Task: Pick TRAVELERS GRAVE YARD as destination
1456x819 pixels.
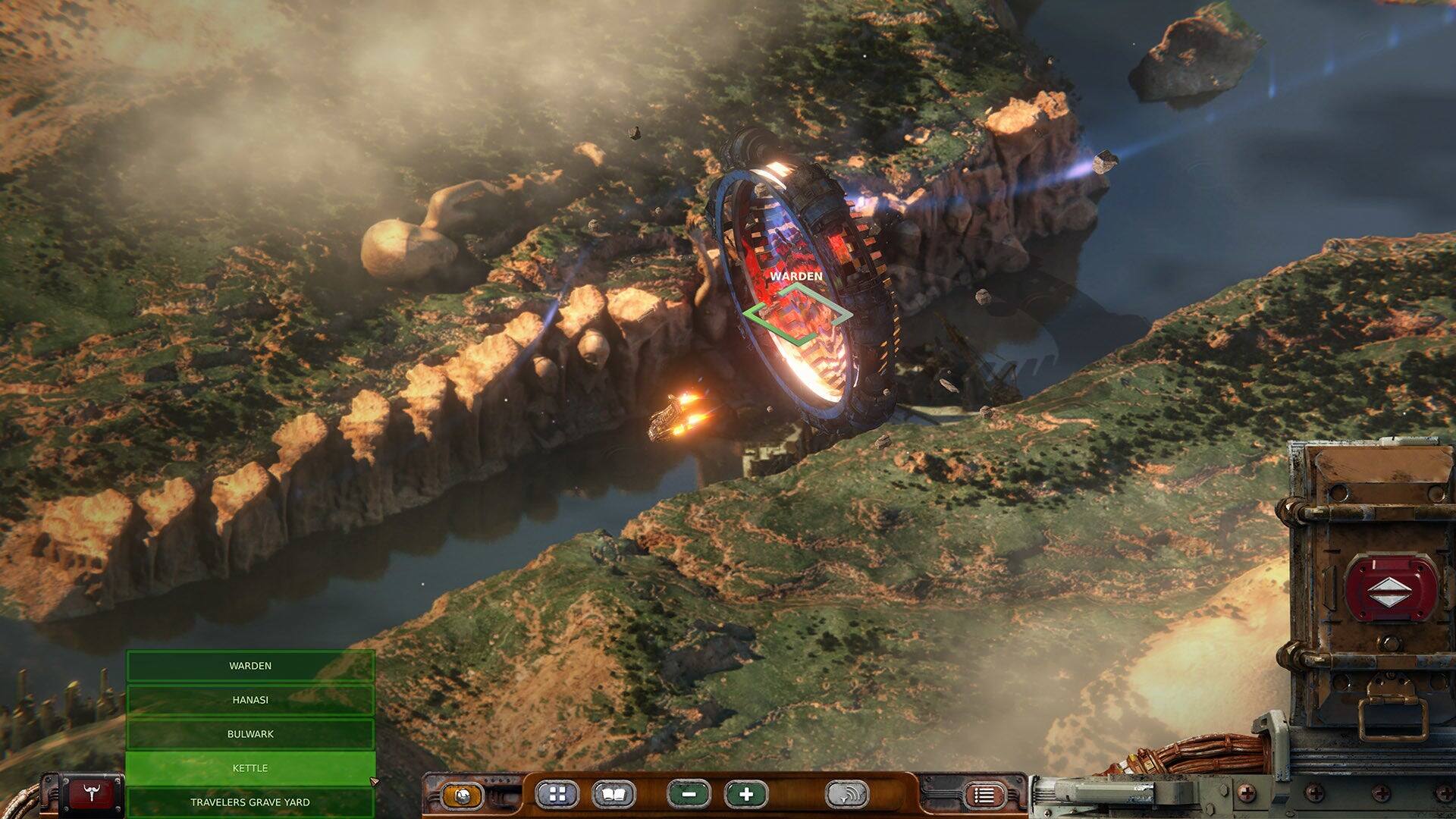Action: (251, 802)
